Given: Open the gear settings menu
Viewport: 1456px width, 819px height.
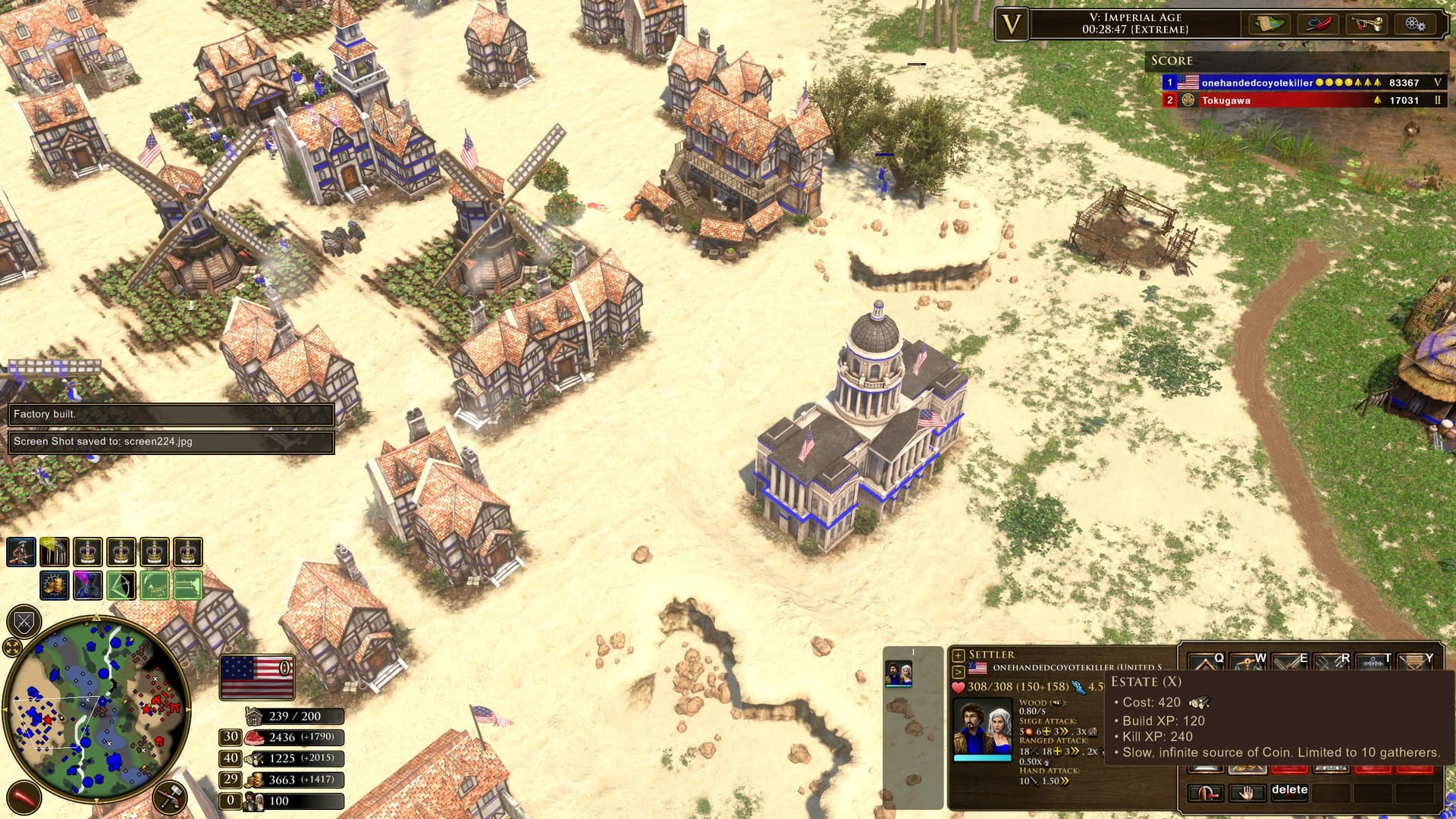Looking at the screenshot, I should pyautogui.click(x=1414, y=24).
